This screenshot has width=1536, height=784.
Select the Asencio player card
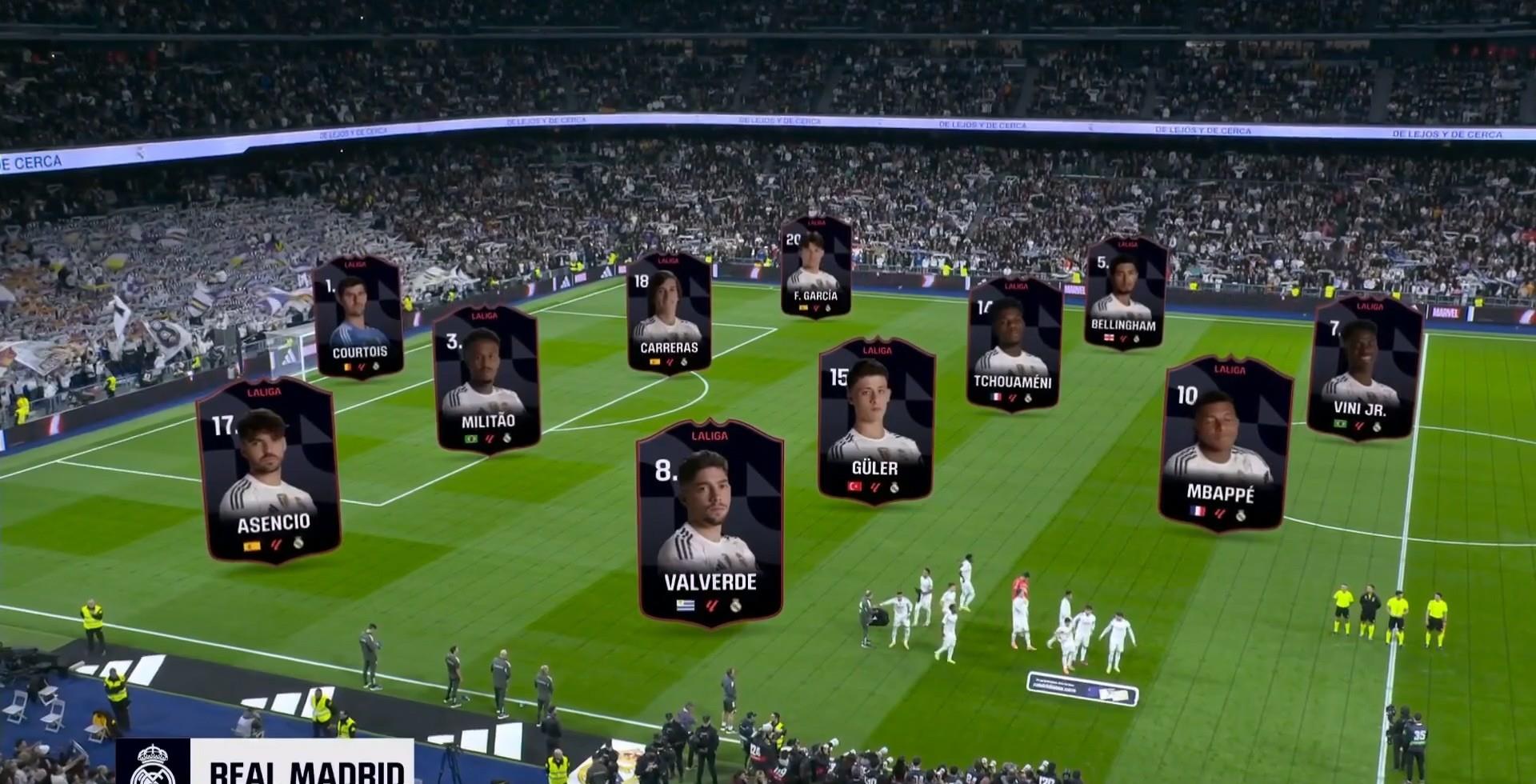[270, 470]
